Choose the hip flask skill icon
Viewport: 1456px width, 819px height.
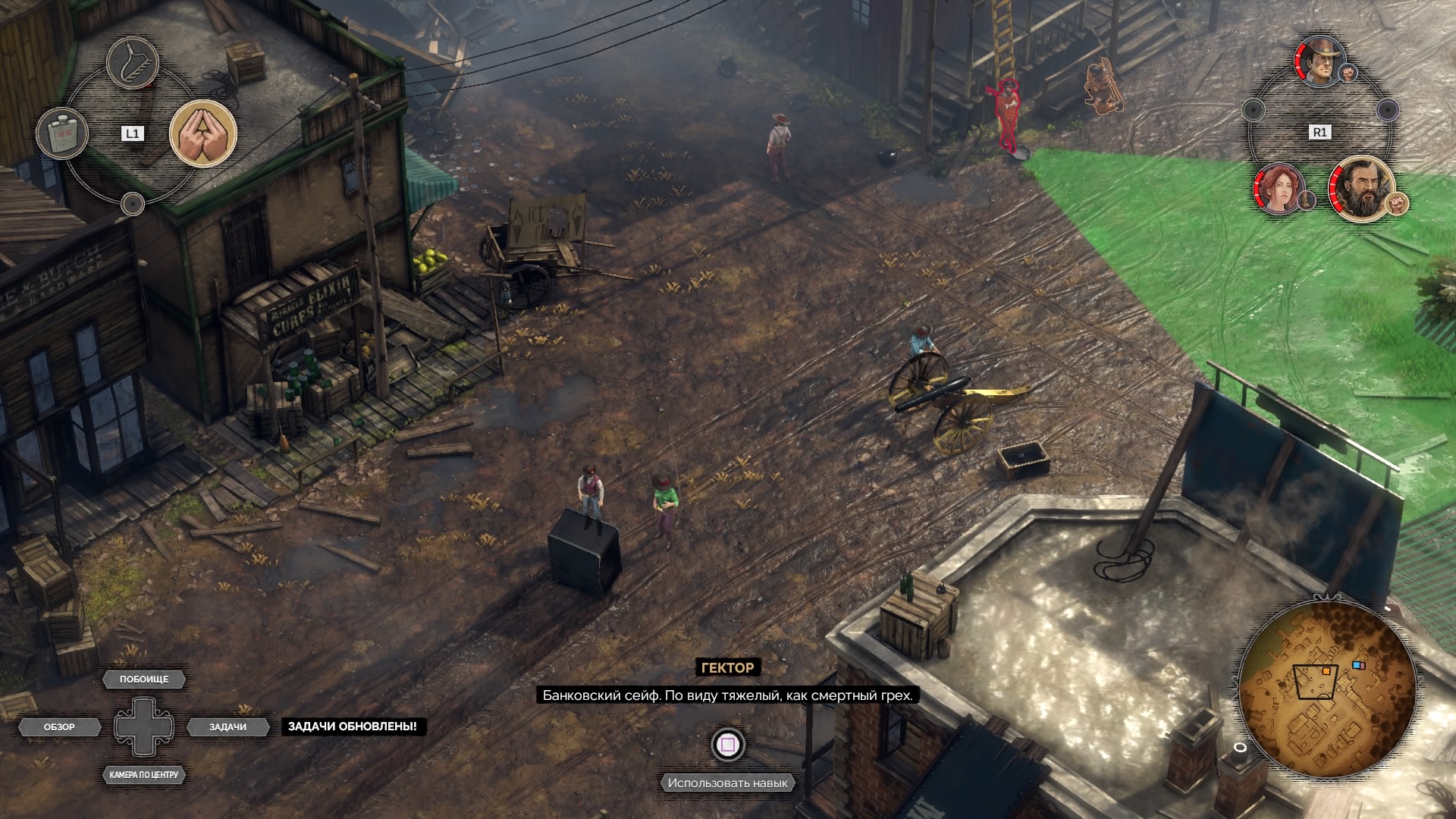62,134
